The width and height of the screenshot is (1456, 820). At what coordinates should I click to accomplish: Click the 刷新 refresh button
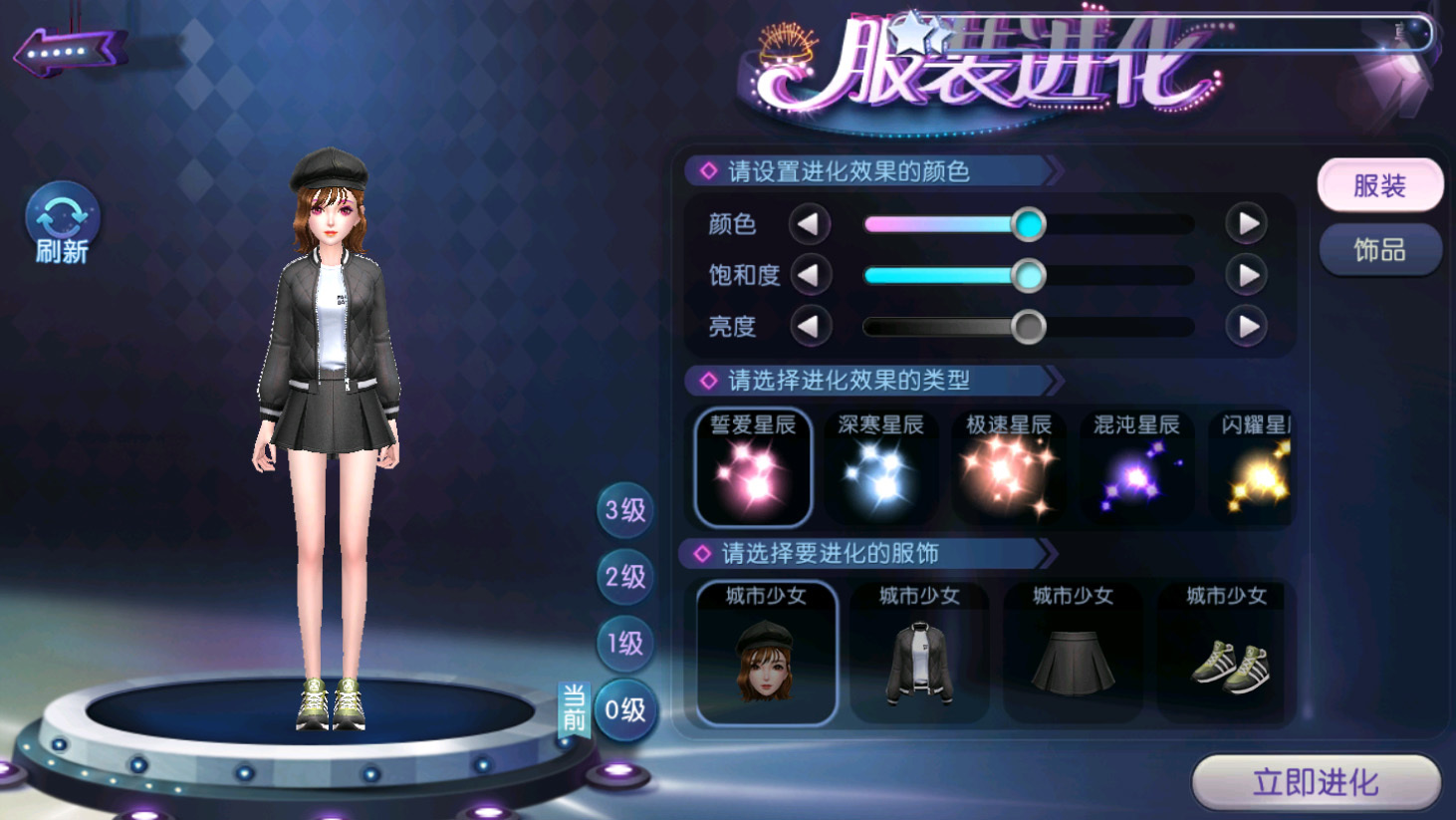(62, 223)
